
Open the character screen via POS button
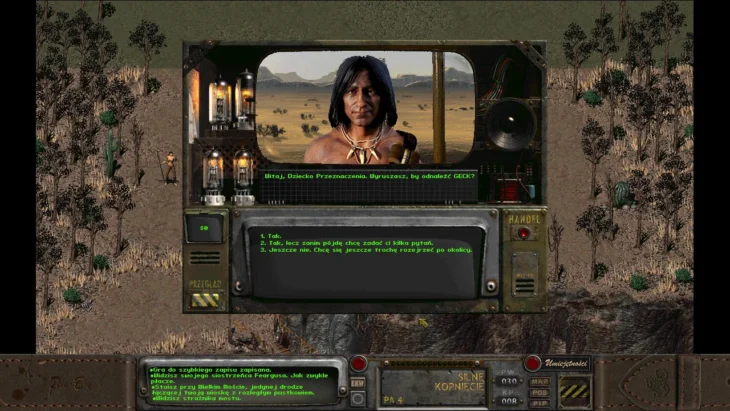(x=539, y=391)
